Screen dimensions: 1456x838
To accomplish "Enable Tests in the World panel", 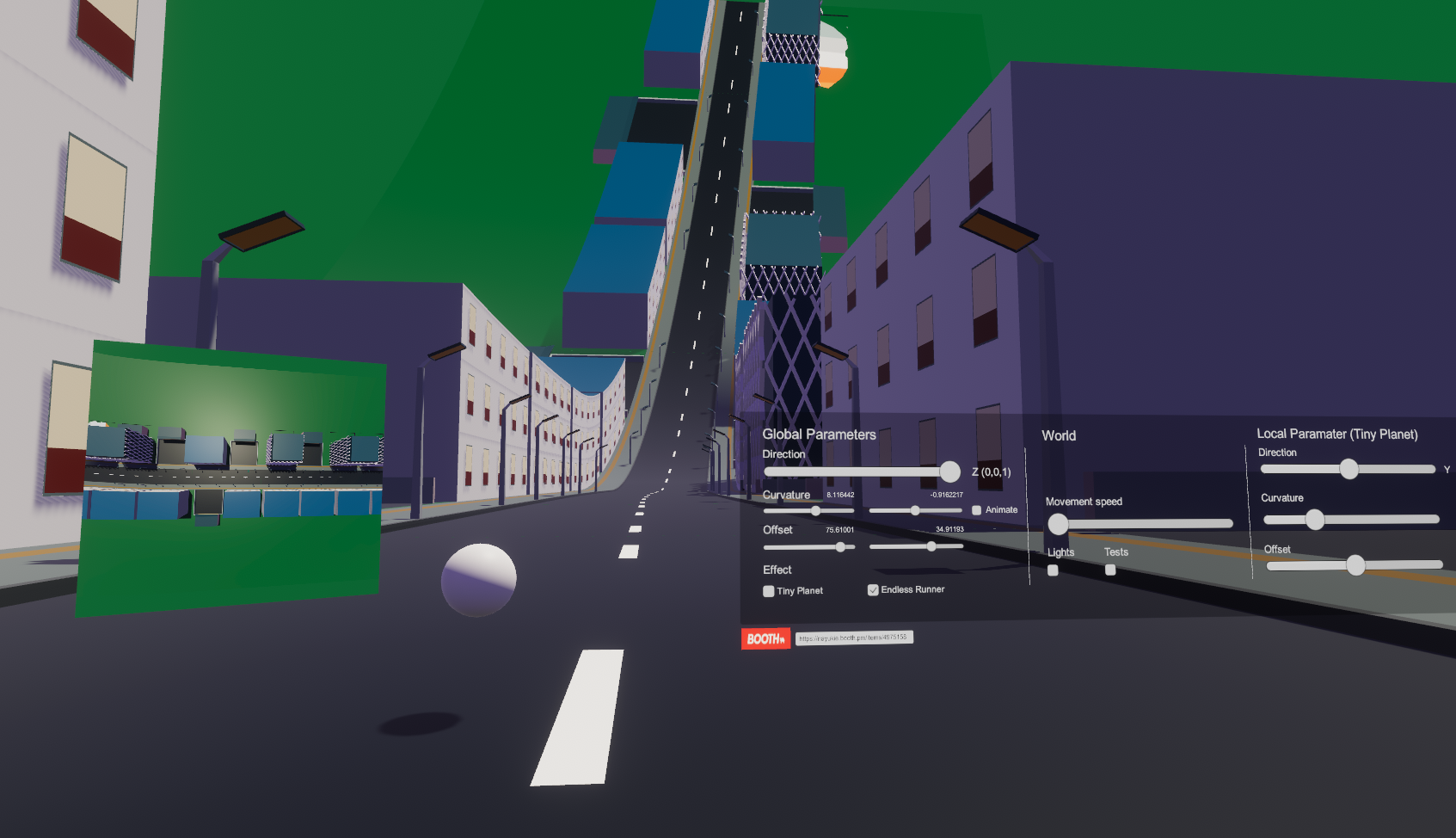I will pyautogui.click(x=1109, y=570).
